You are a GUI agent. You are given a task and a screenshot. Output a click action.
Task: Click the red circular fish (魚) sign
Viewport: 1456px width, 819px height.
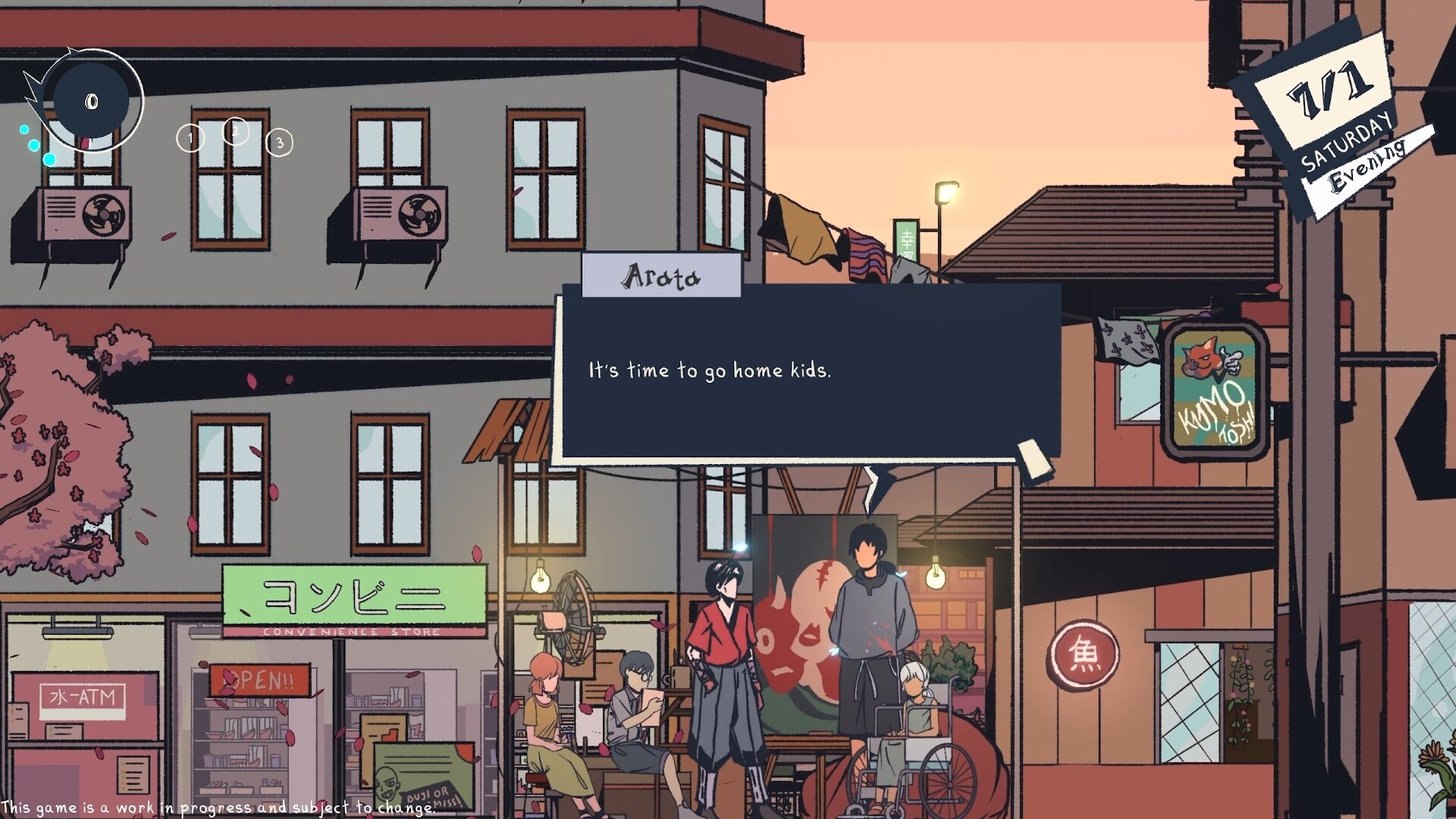pos(1085,657)
